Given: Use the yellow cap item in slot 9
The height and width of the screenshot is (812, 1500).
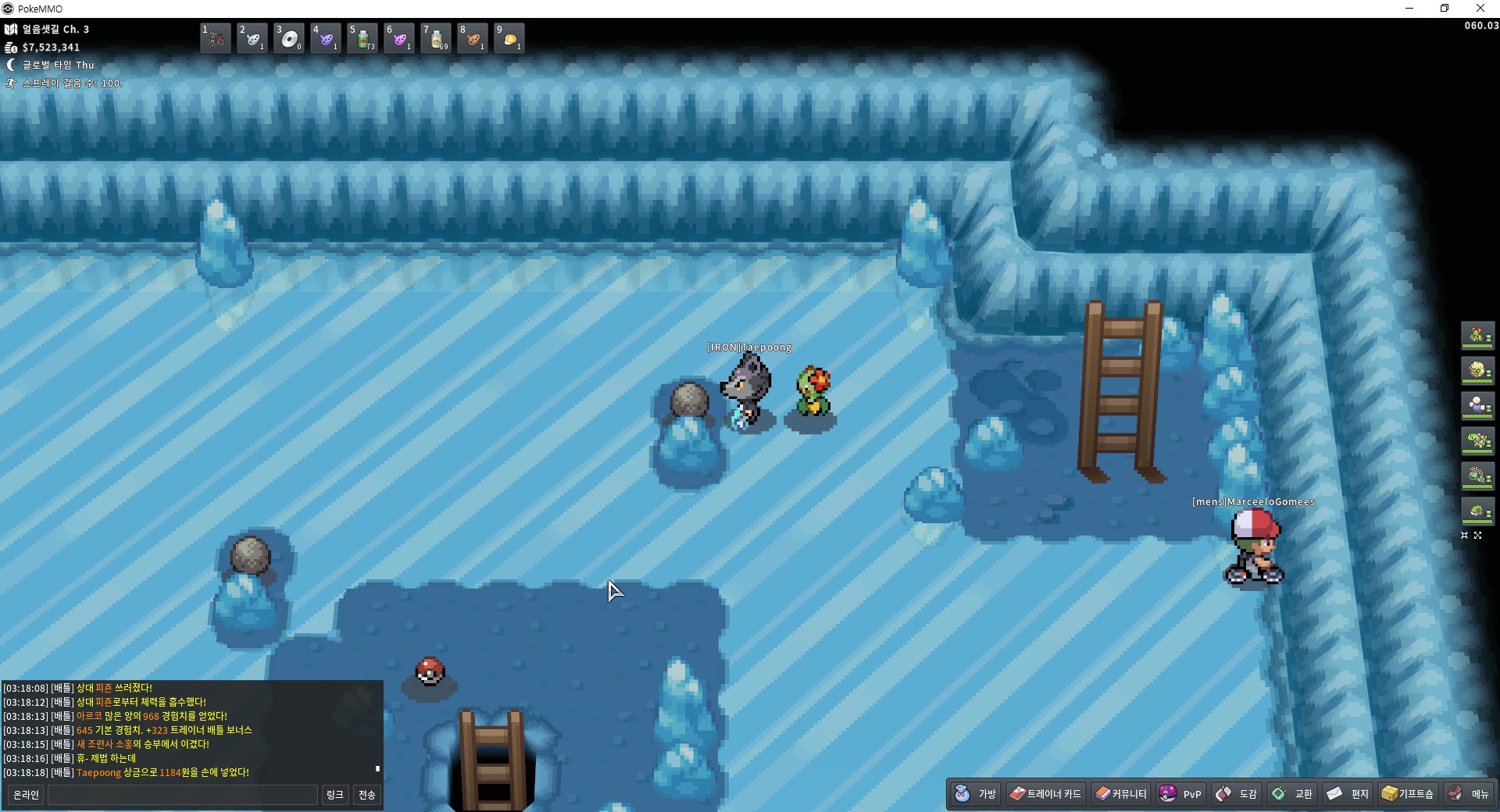Looking at the screenshot, I should (x=509, y=38).
